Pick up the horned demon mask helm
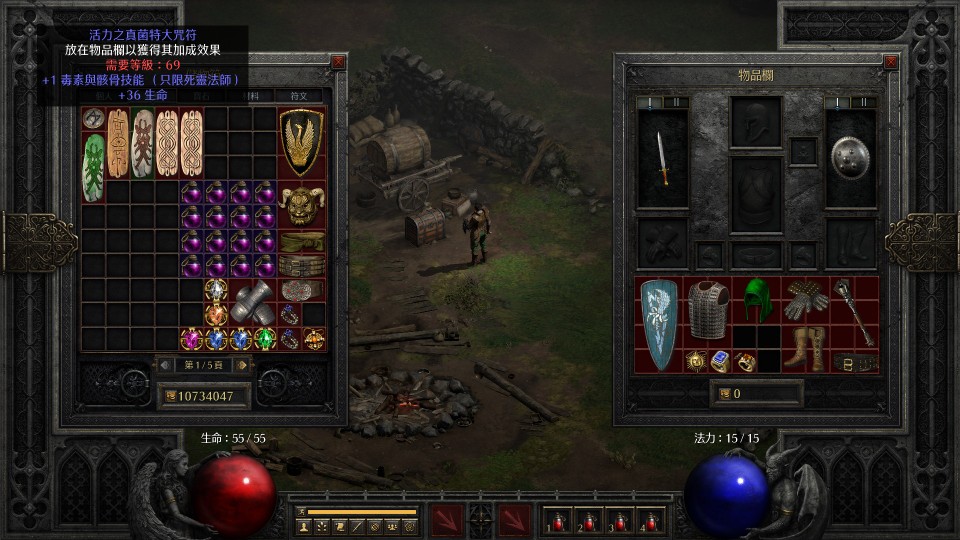The image size is (960, 540). 301,205
